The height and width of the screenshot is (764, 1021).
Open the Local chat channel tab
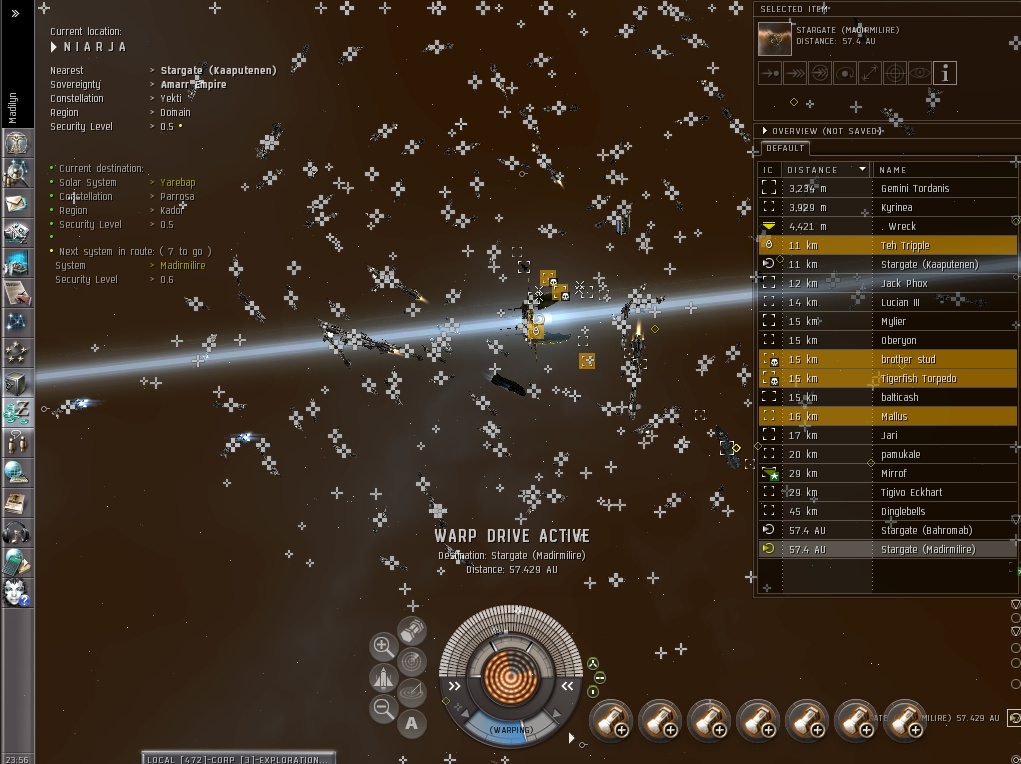coord(238,759)
